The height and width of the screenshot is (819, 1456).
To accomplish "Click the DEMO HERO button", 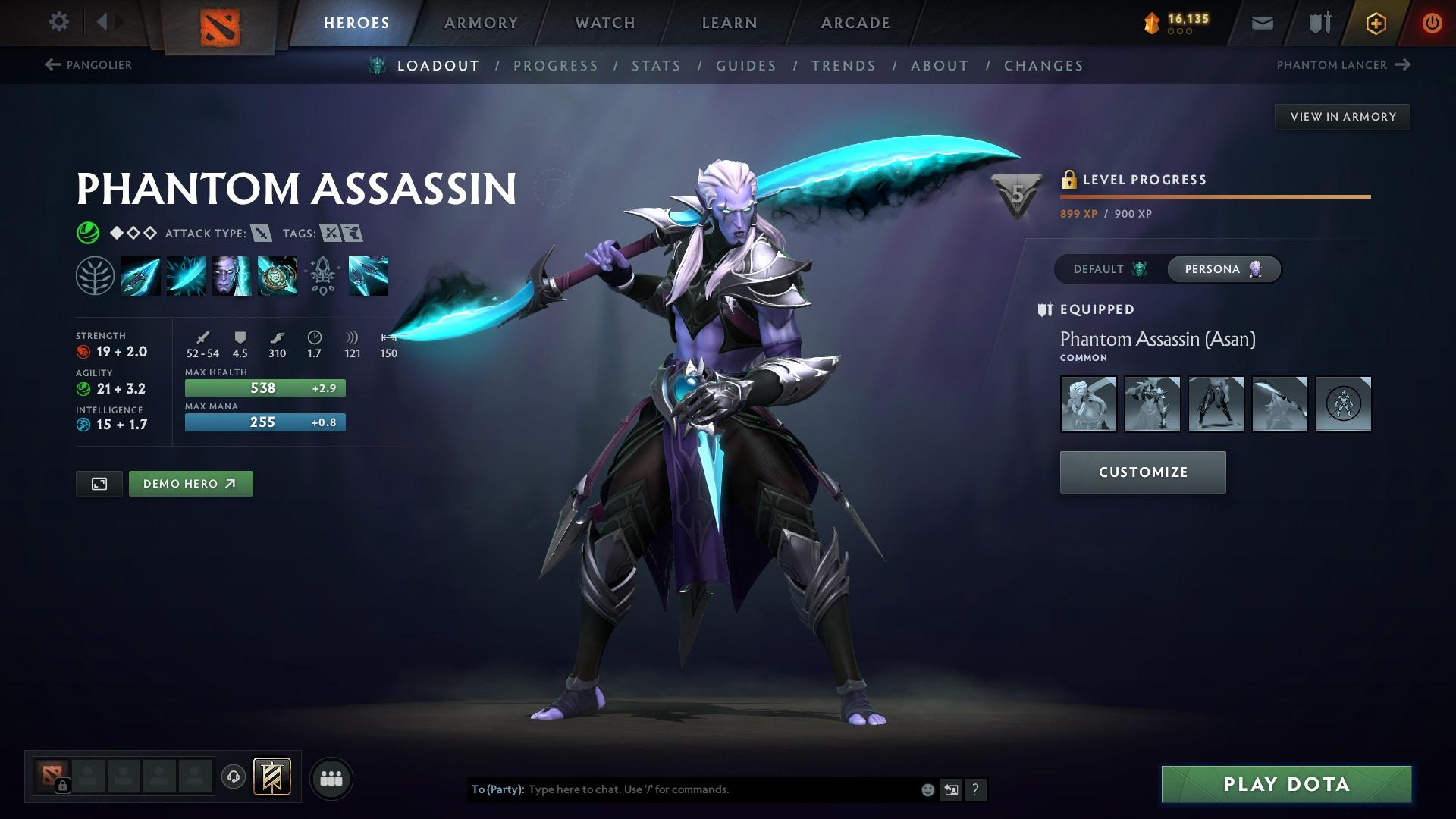I will coord(190,483).
